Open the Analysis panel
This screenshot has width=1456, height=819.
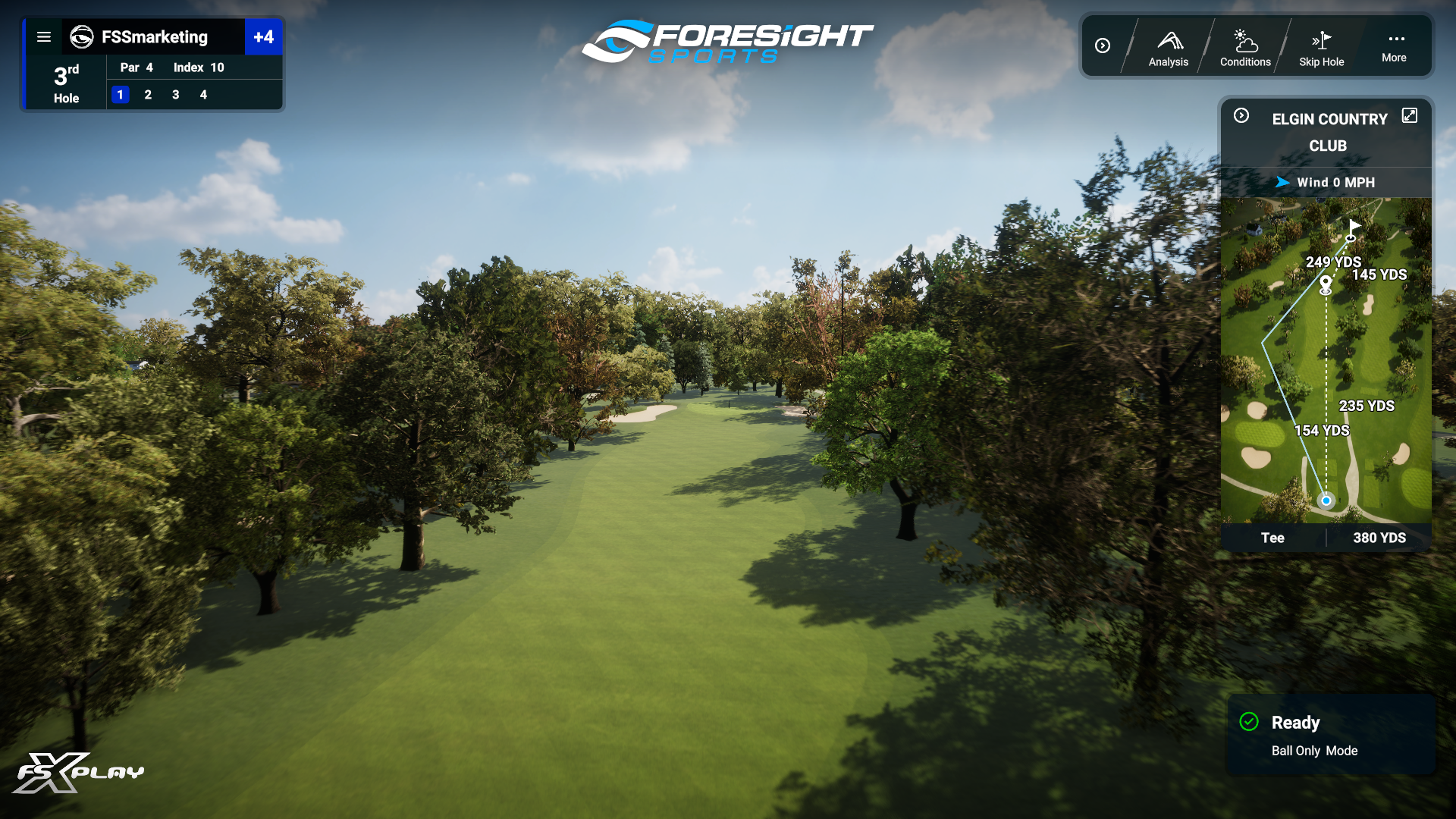1169,49
